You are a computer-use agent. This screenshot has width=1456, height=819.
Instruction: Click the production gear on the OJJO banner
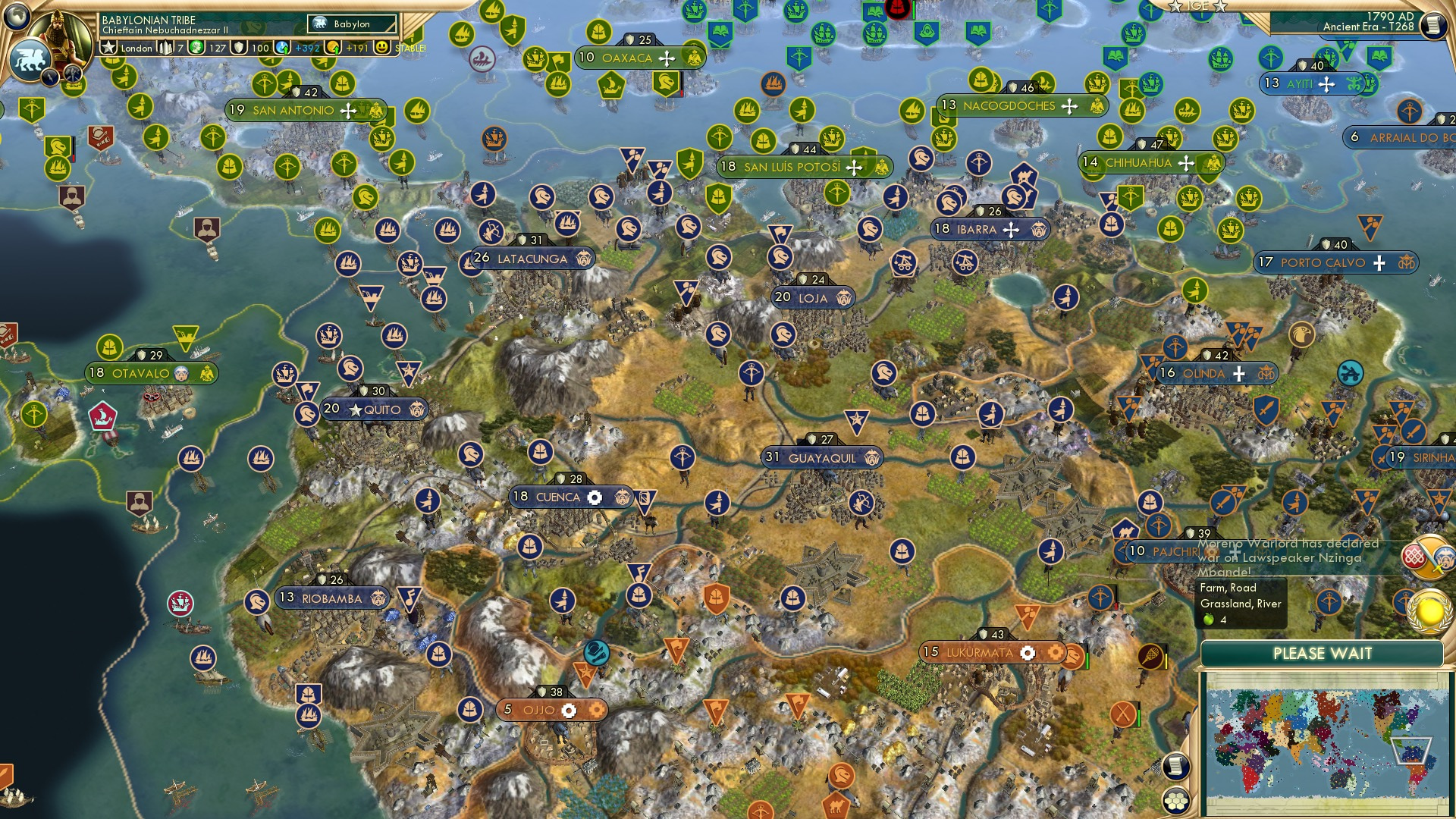point(570,709)
